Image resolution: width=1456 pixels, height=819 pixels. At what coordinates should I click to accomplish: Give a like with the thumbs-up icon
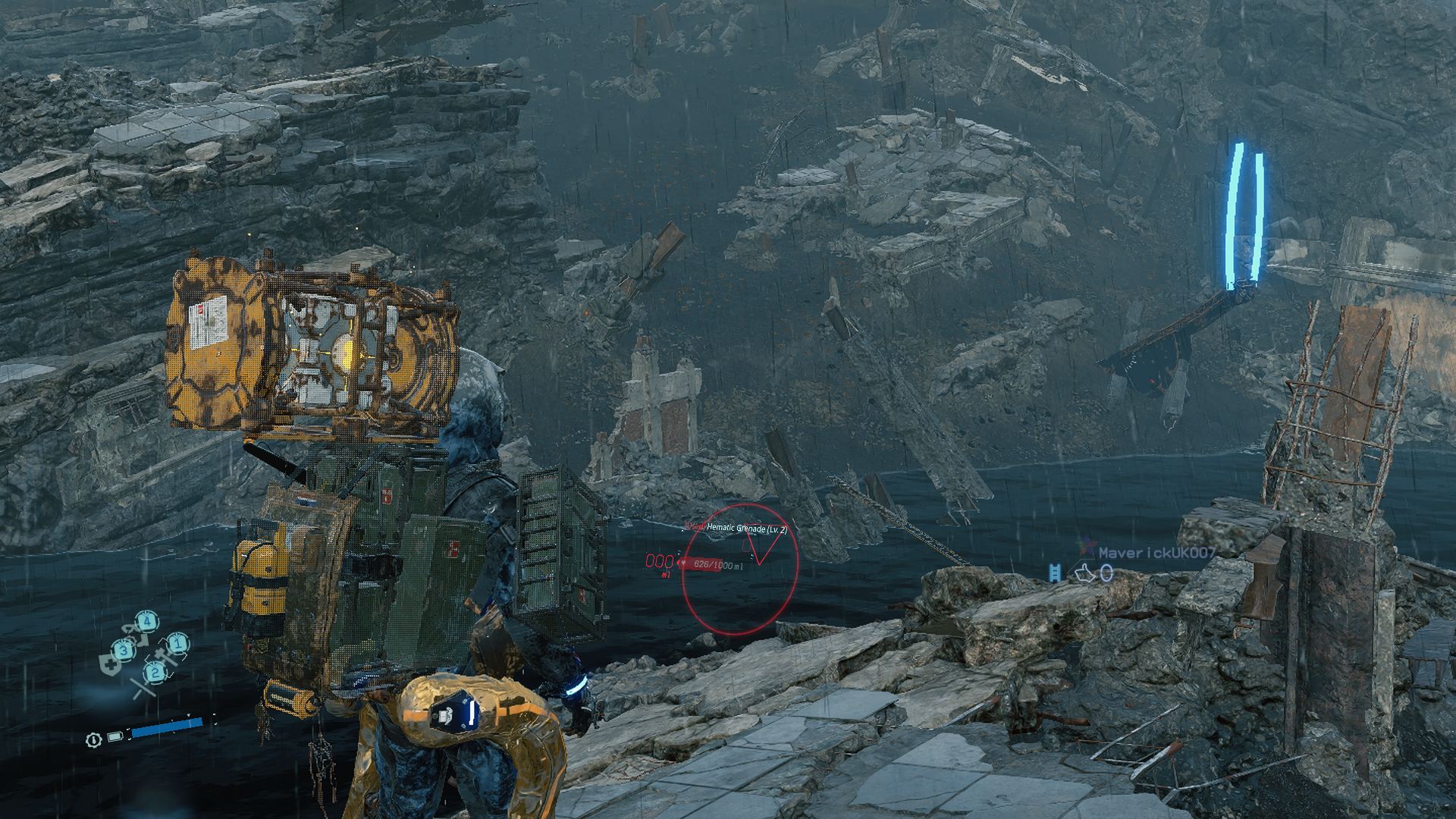click(1086, 574)
